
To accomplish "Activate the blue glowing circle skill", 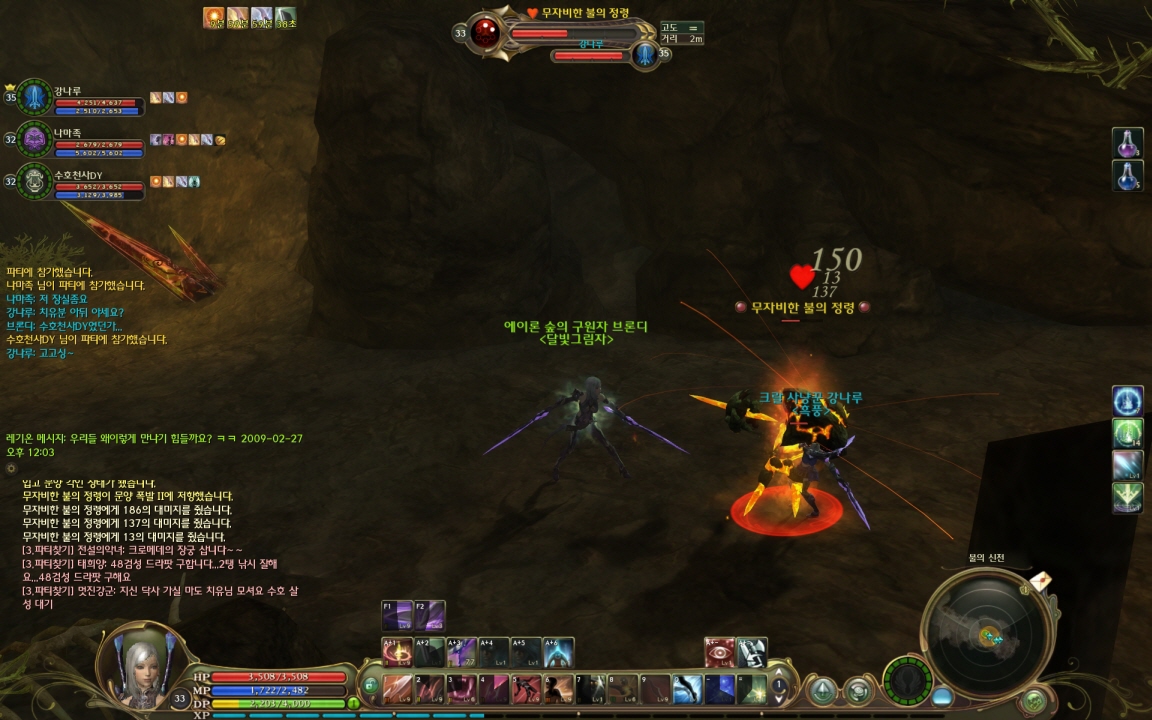I will 1128,401.
